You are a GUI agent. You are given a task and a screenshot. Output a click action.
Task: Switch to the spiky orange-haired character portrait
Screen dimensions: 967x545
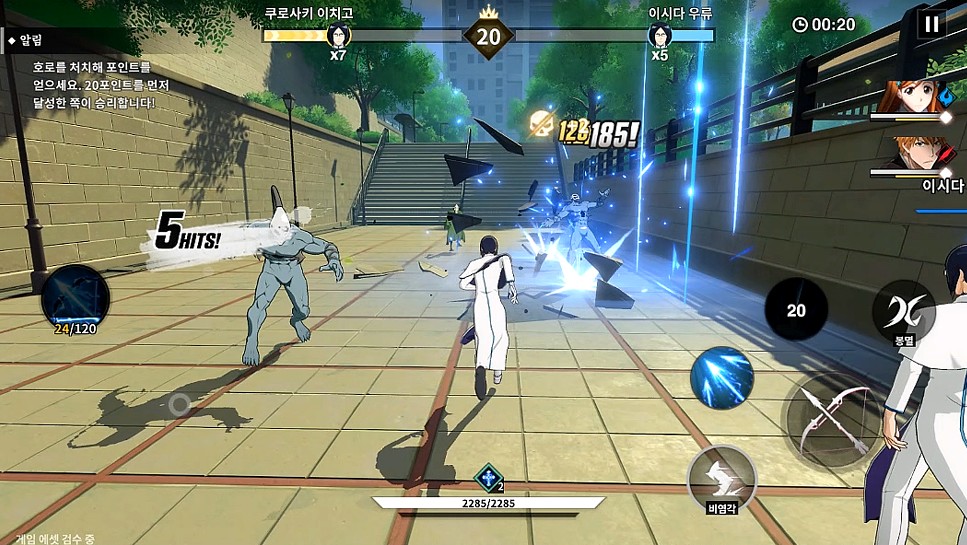910,157
